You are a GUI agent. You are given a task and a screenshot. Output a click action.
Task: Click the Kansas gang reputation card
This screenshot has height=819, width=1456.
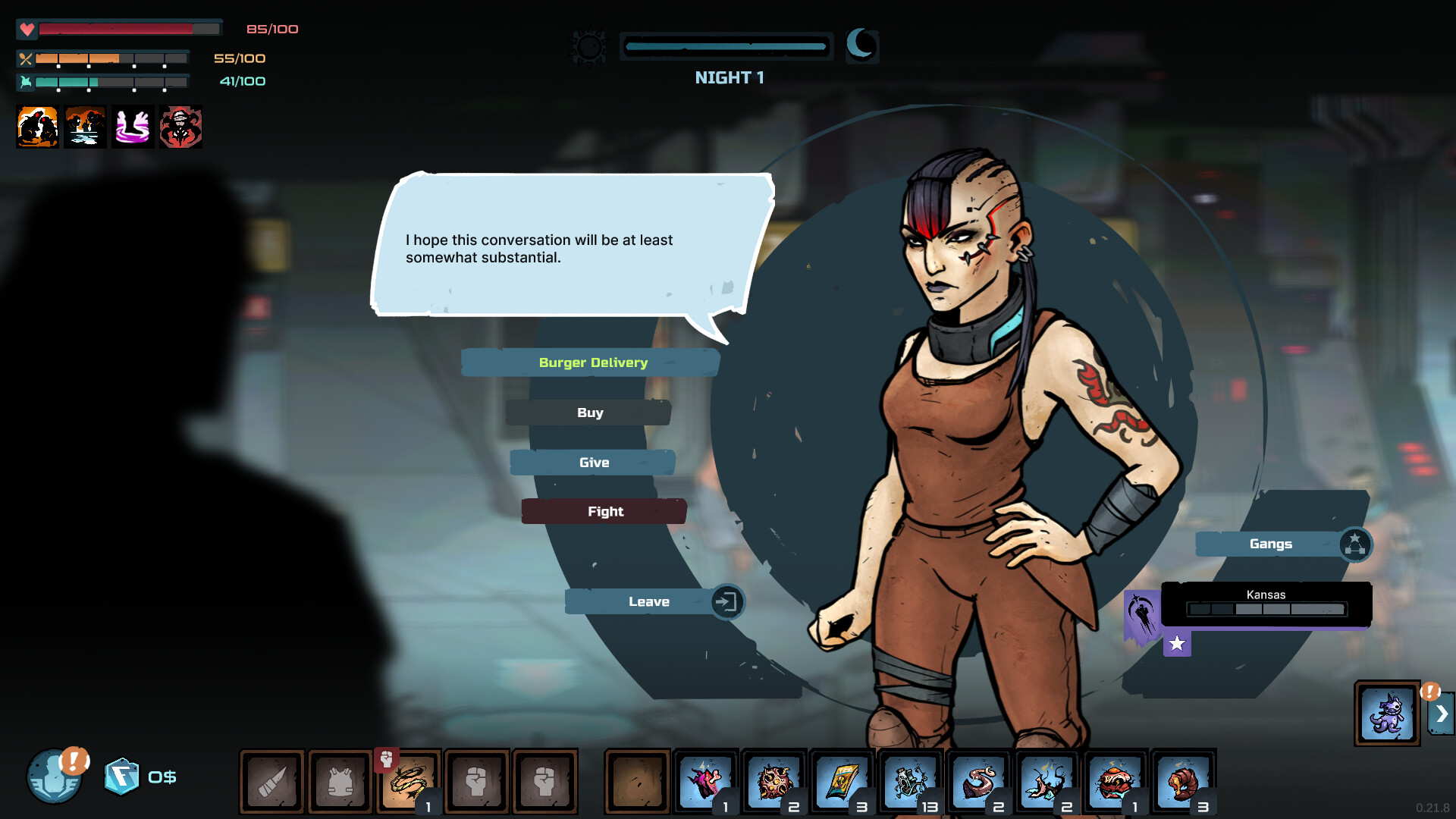tap(1266, 604)
